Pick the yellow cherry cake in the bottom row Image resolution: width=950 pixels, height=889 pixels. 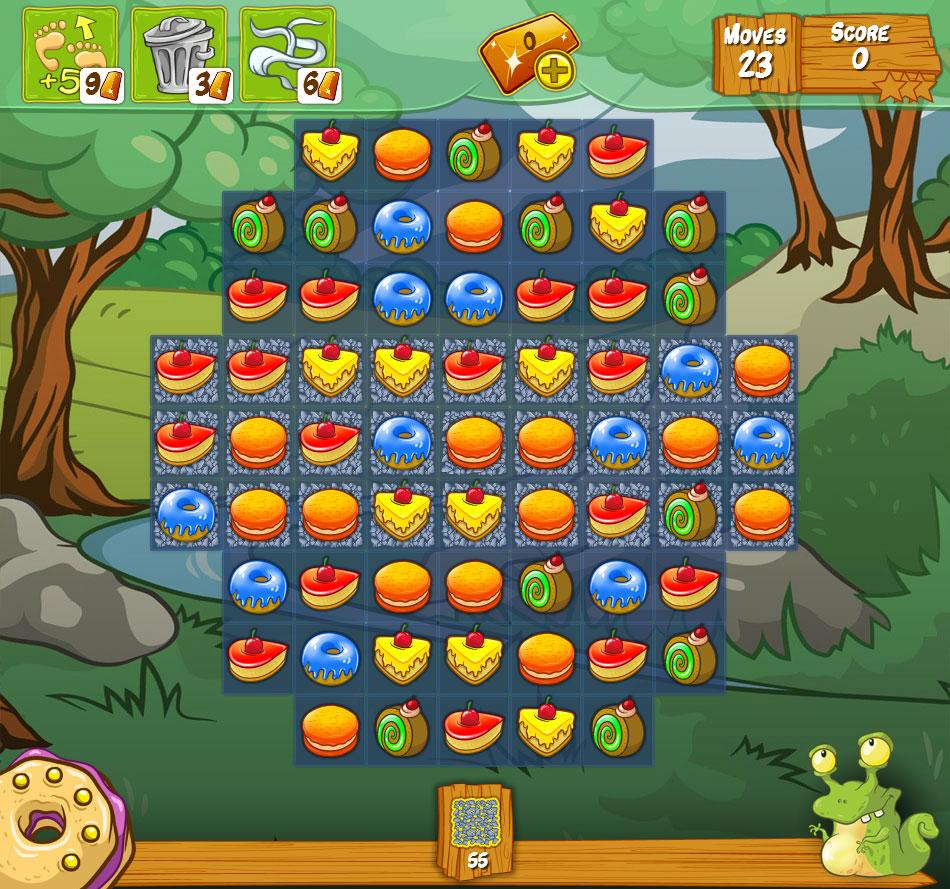(x=546, y=729)
